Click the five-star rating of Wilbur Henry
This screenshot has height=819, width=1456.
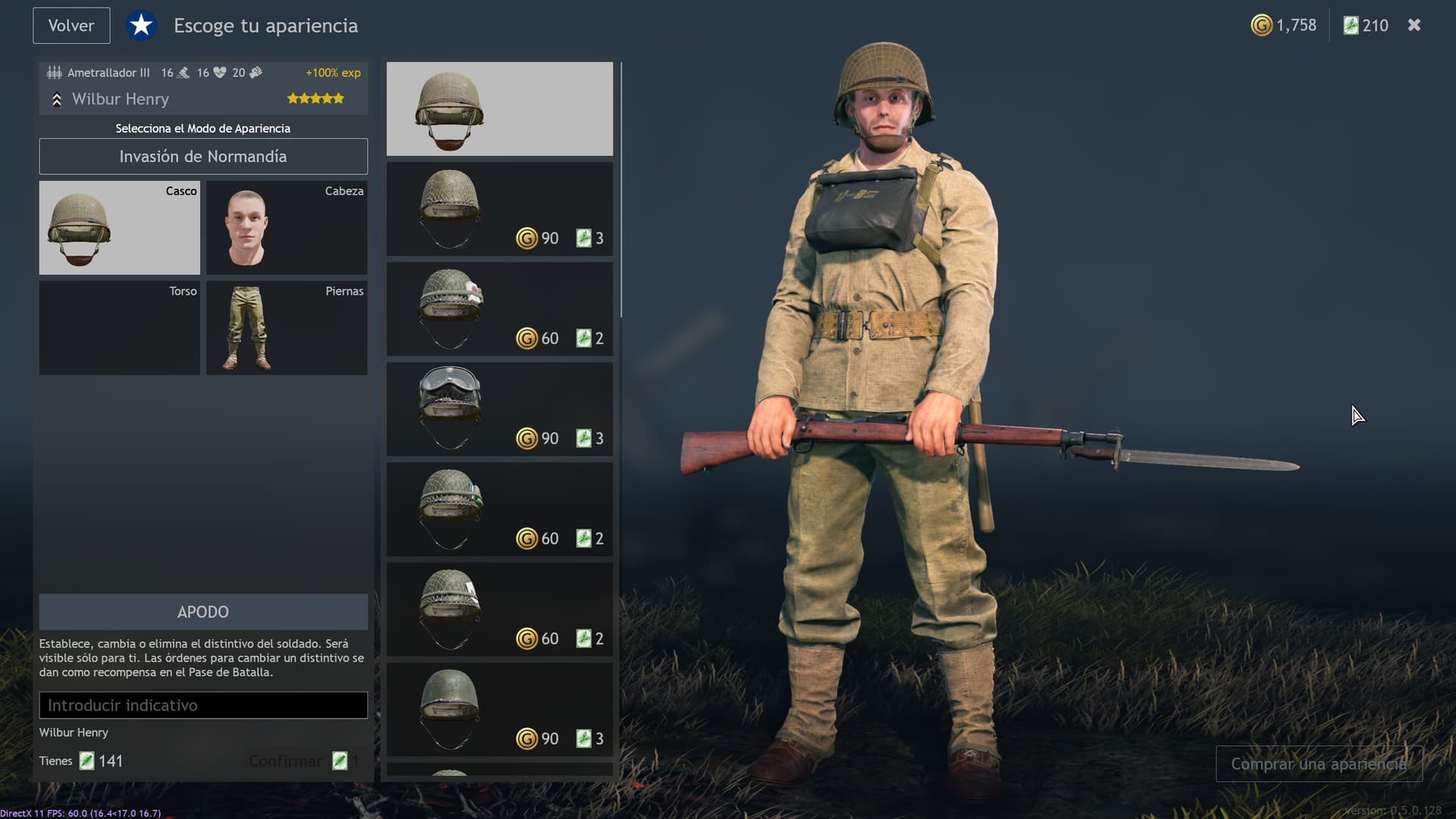coord(315,98)
